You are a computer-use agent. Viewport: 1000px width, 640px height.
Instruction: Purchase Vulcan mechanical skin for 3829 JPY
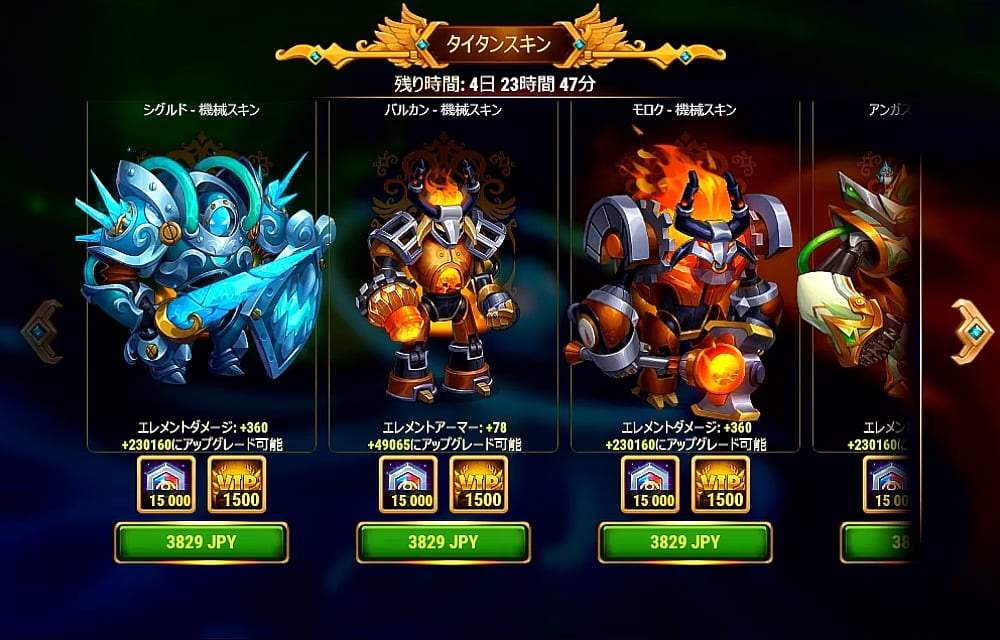443,542
